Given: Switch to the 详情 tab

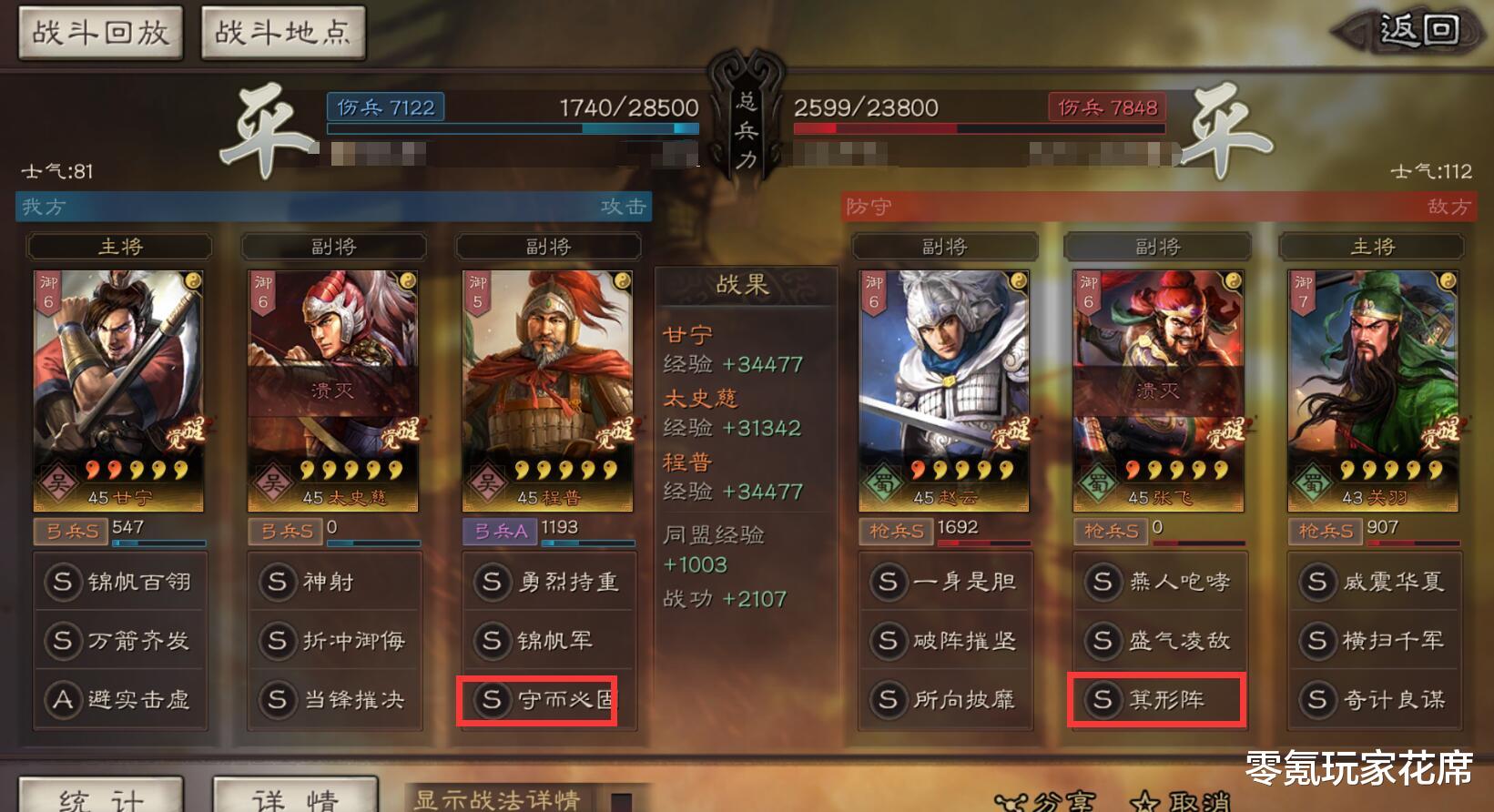Looking at the screenshot, I should tap(294, 797).
